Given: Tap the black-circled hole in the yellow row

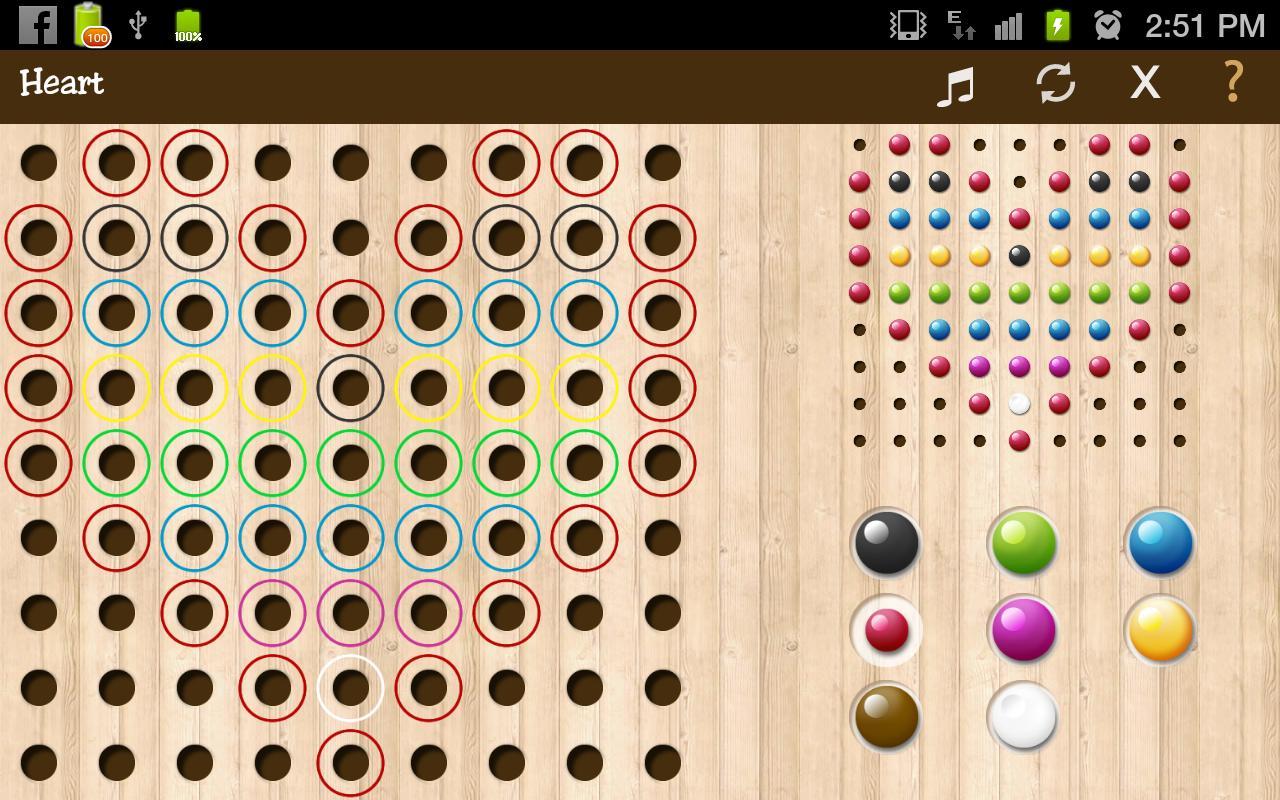Looking at the screenshot, I should tap(349, 387).
